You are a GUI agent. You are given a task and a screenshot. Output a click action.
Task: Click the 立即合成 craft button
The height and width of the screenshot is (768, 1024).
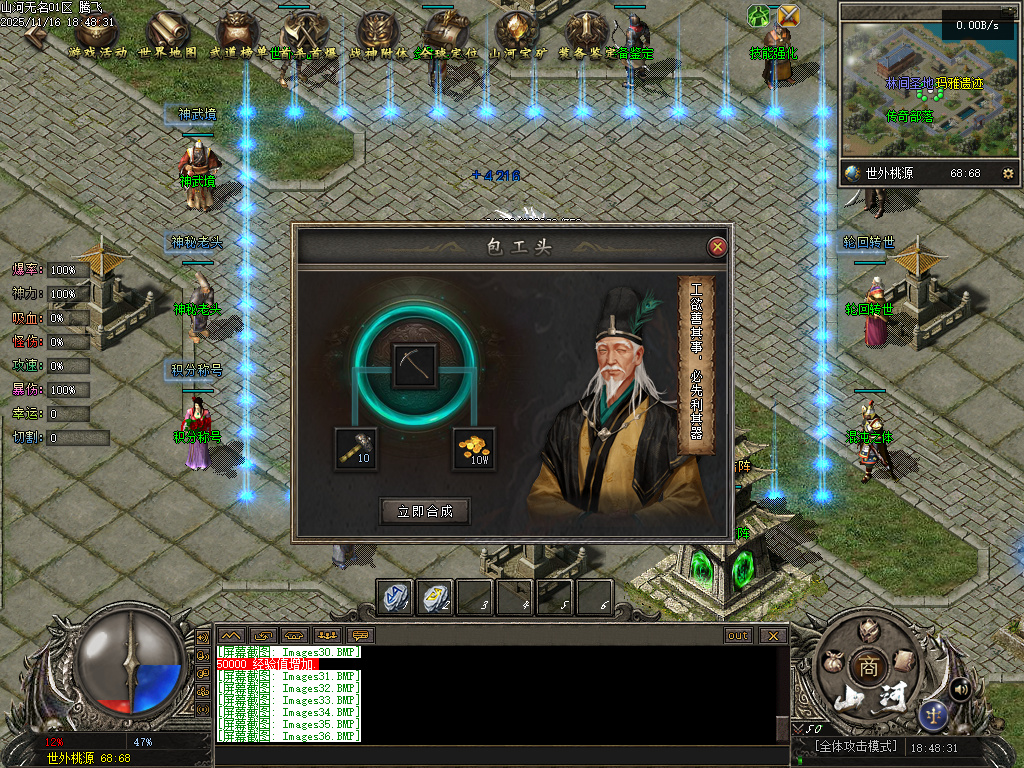click(425, 511)
